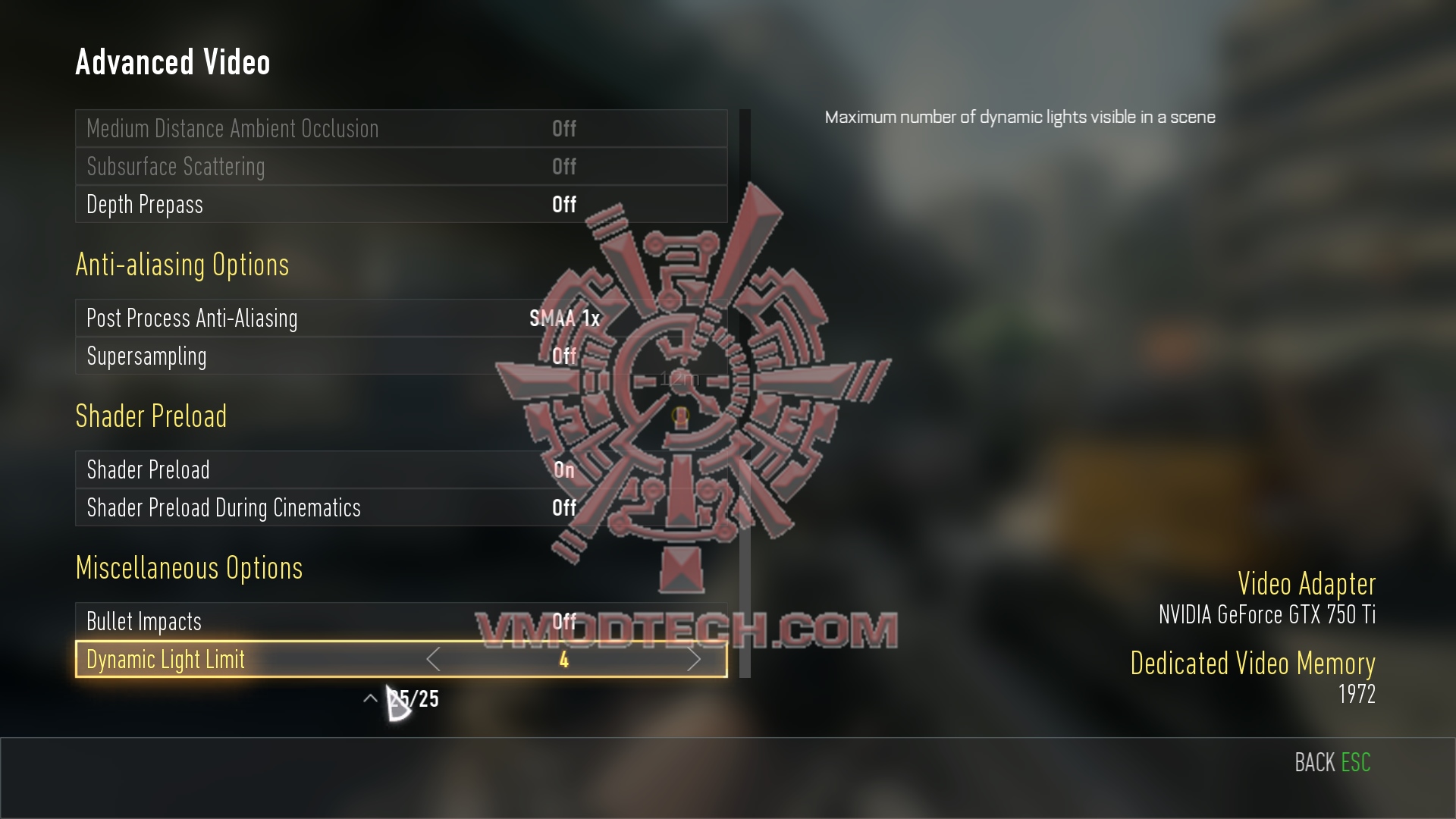Select Medium Distance Ambient Occlusion row

click(400, 129)
